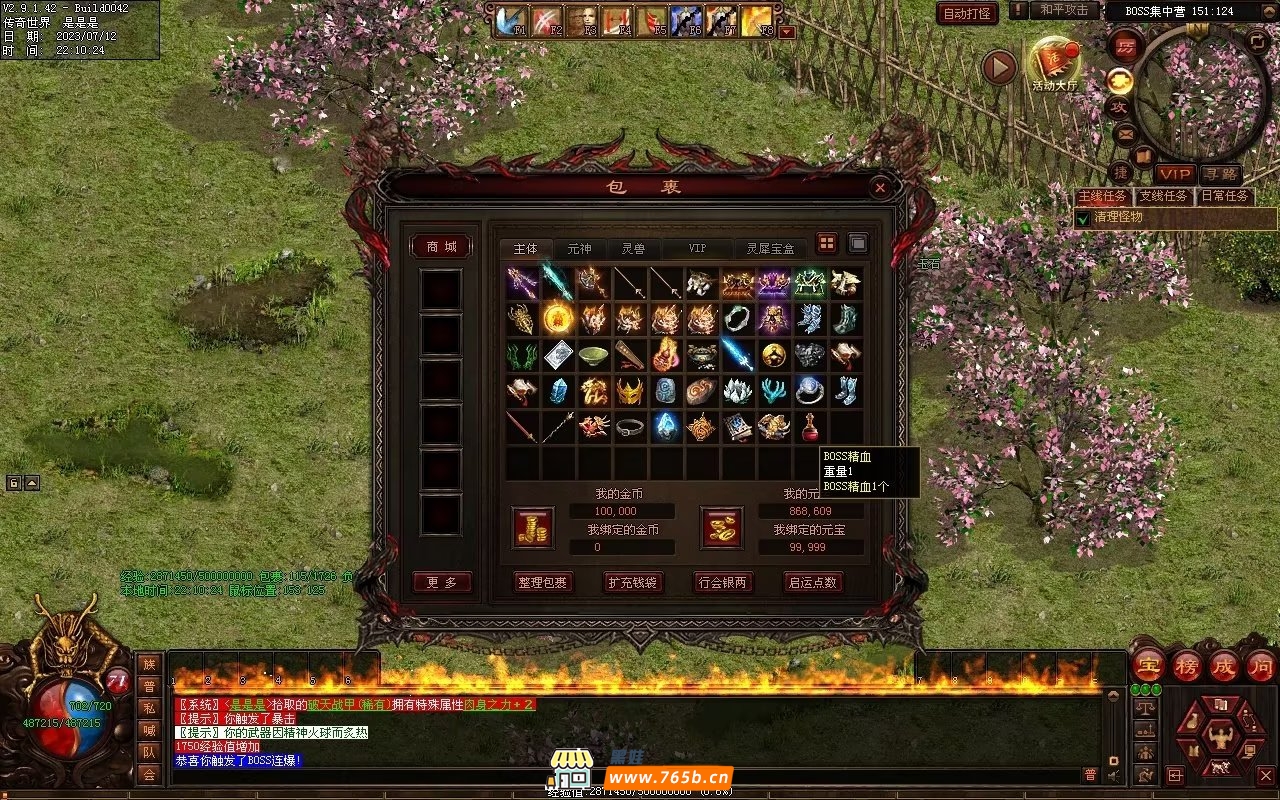Toggle 自动打怪 auto-fight
The height and width of the screenshot is (800, 1280).
tap(967, 13)
